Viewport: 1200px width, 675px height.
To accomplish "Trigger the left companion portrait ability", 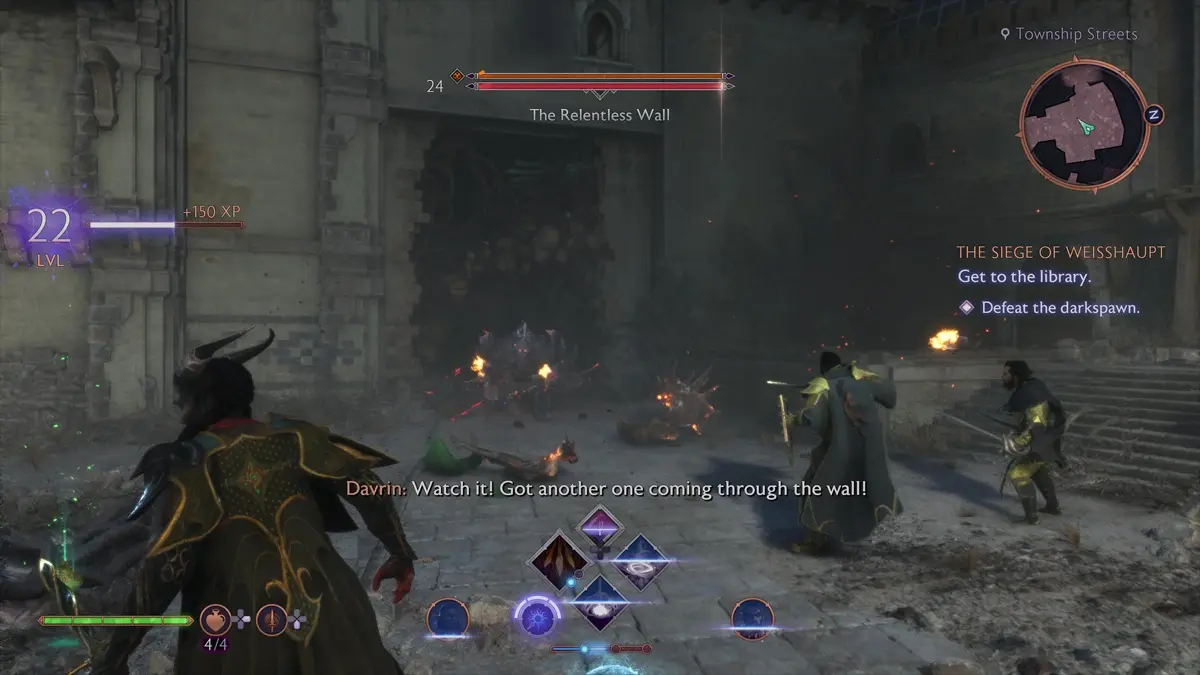I will pos(448,618).
